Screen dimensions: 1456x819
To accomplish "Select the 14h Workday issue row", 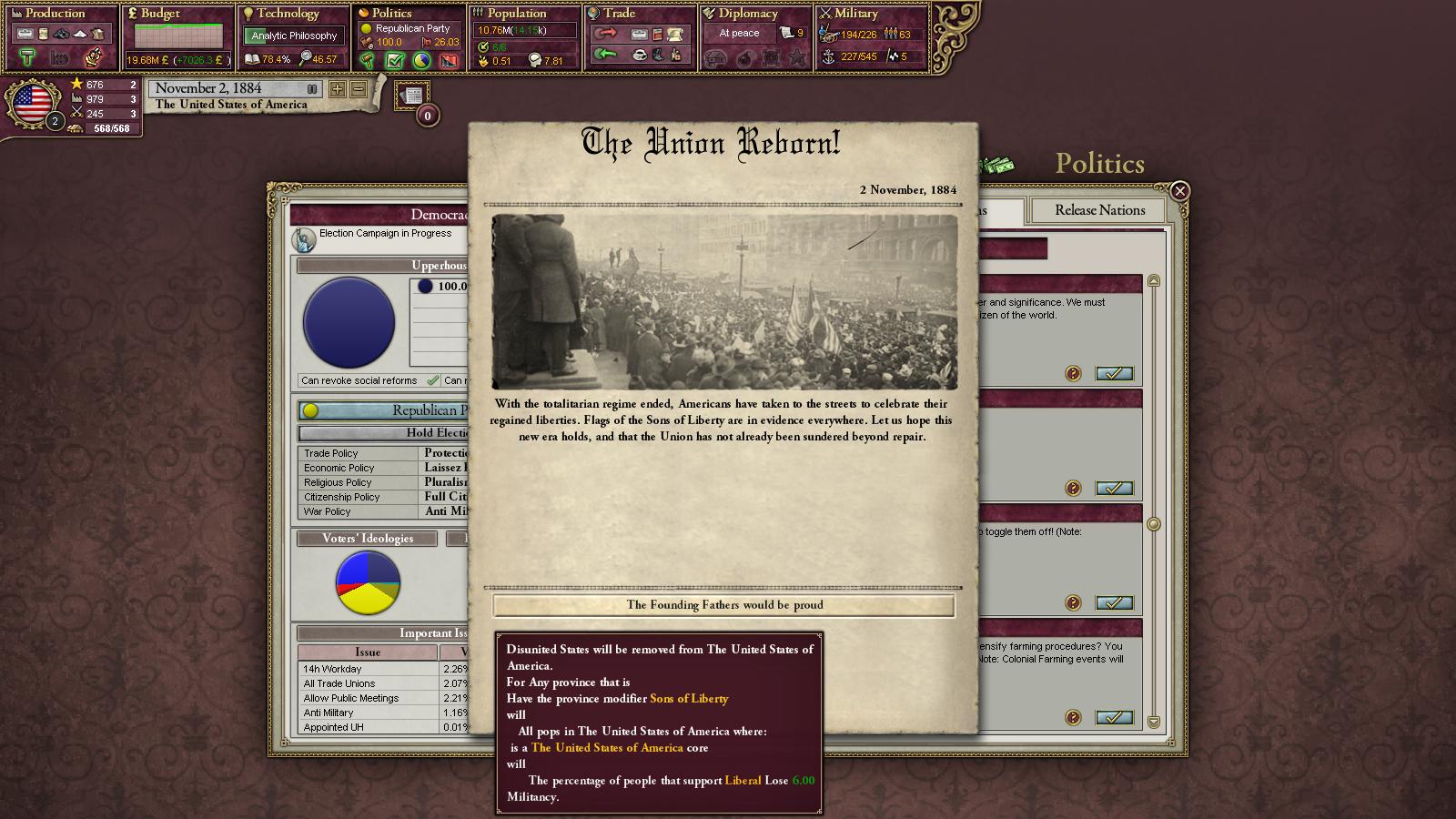I will (x=368, y=669).
